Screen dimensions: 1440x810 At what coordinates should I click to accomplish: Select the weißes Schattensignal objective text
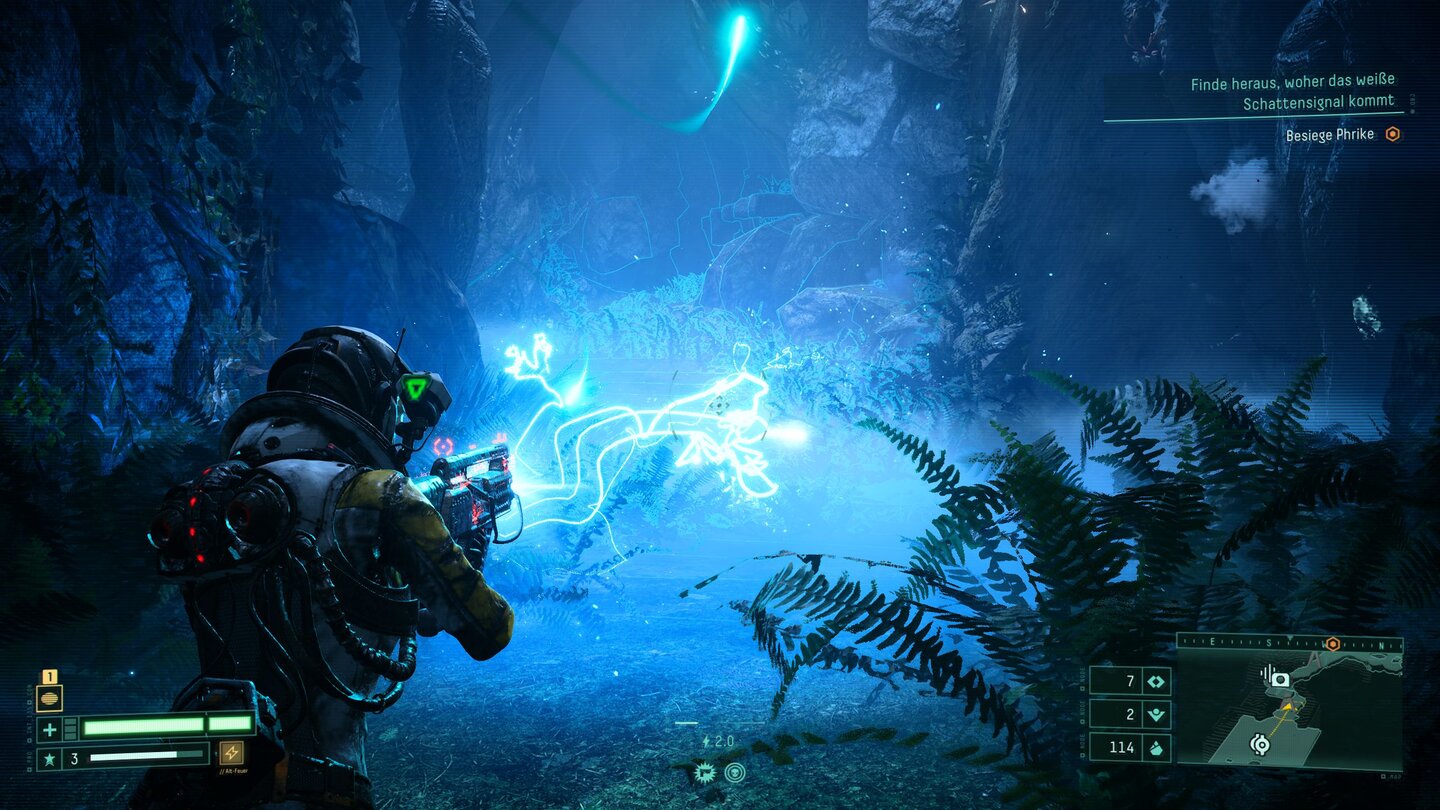(x=1300, y=91)
